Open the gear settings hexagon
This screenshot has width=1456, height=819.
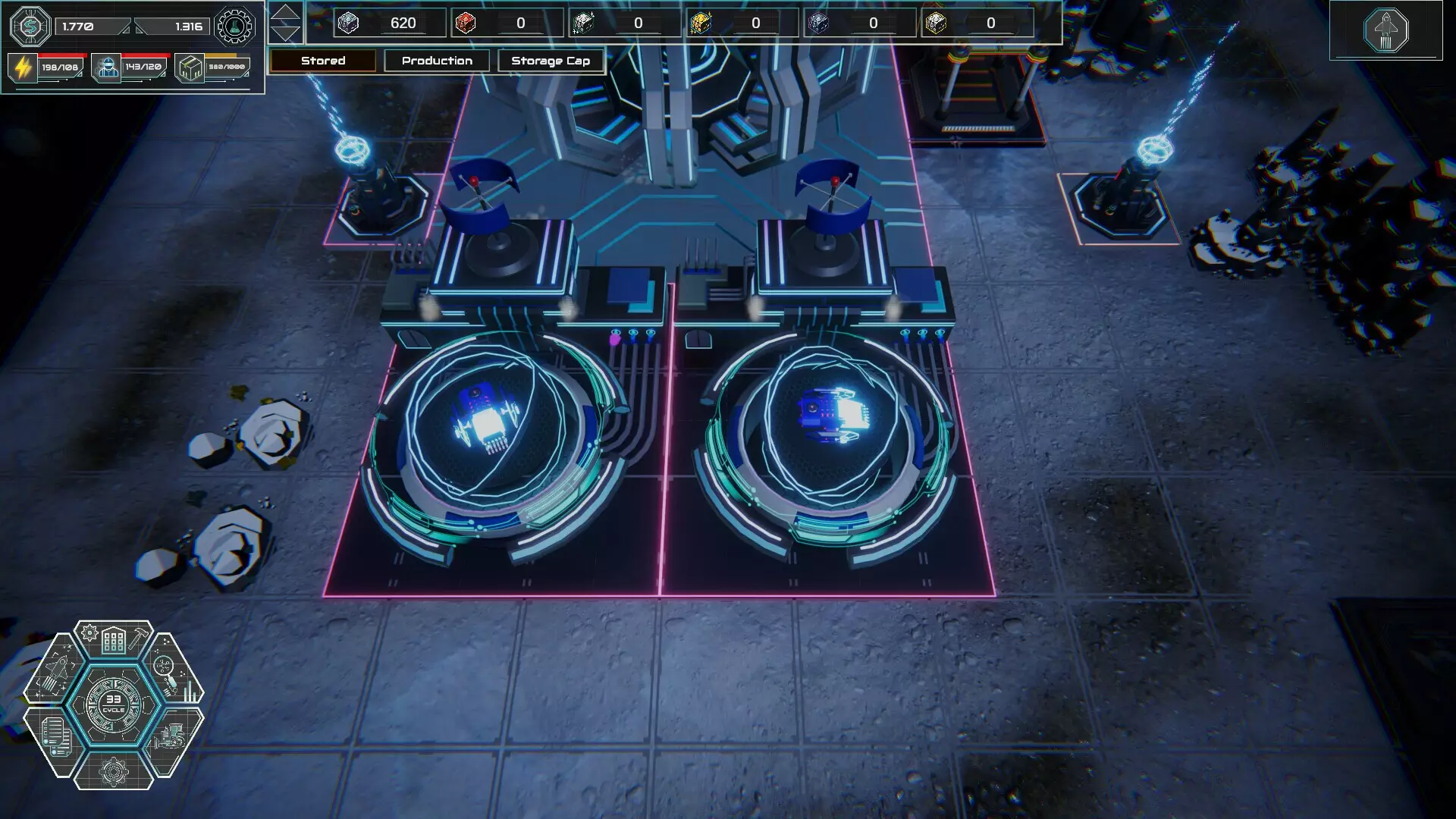click(114, 771)
